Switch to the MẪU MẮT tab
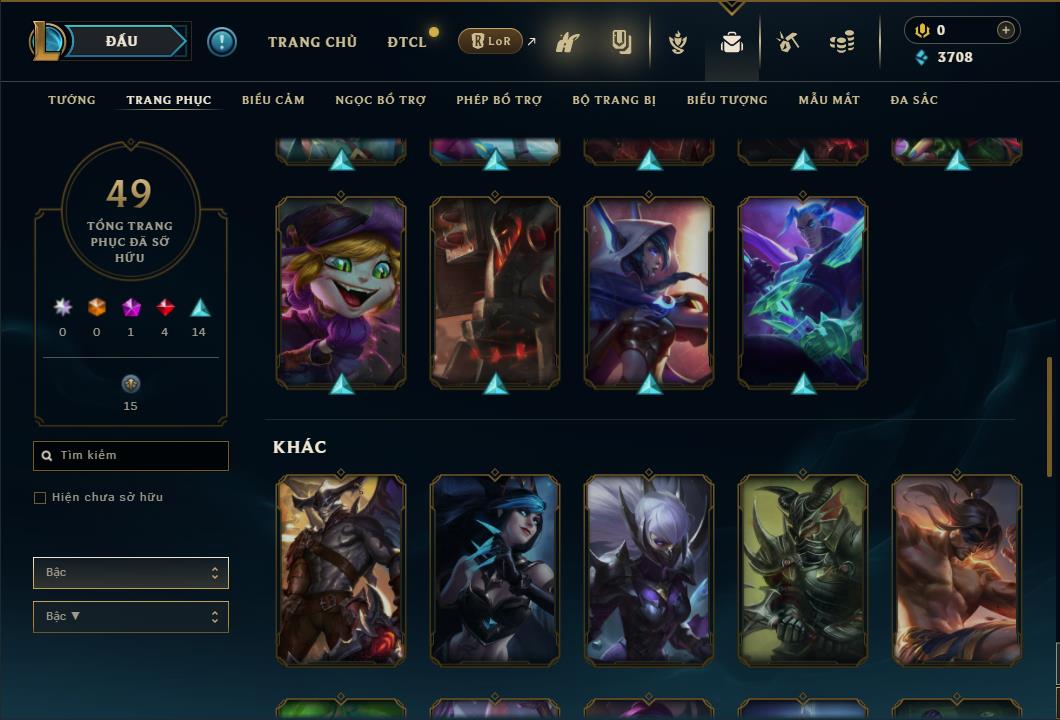1060x720 pixels. (x=828, y=100)
